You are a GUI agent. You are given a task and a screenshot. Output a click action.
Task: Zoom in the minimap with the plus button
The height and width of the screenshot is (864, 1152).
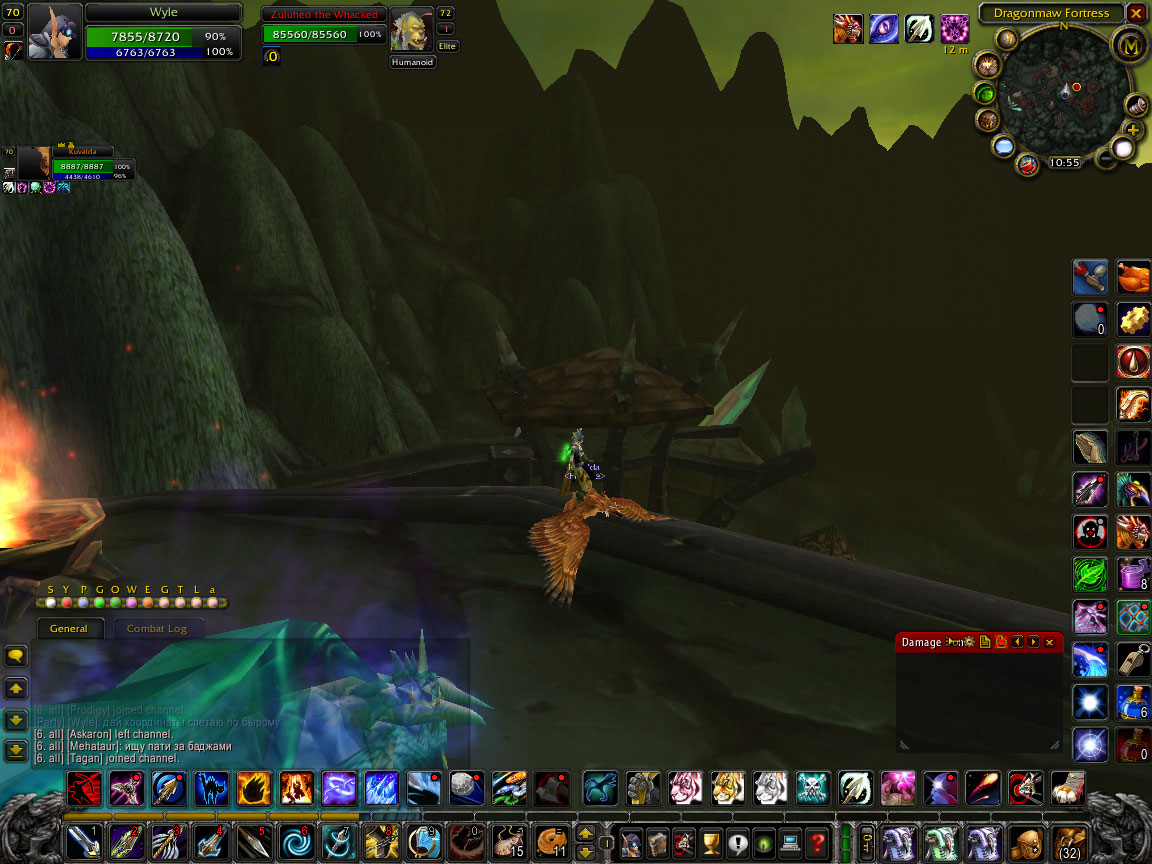(1132, 131)
